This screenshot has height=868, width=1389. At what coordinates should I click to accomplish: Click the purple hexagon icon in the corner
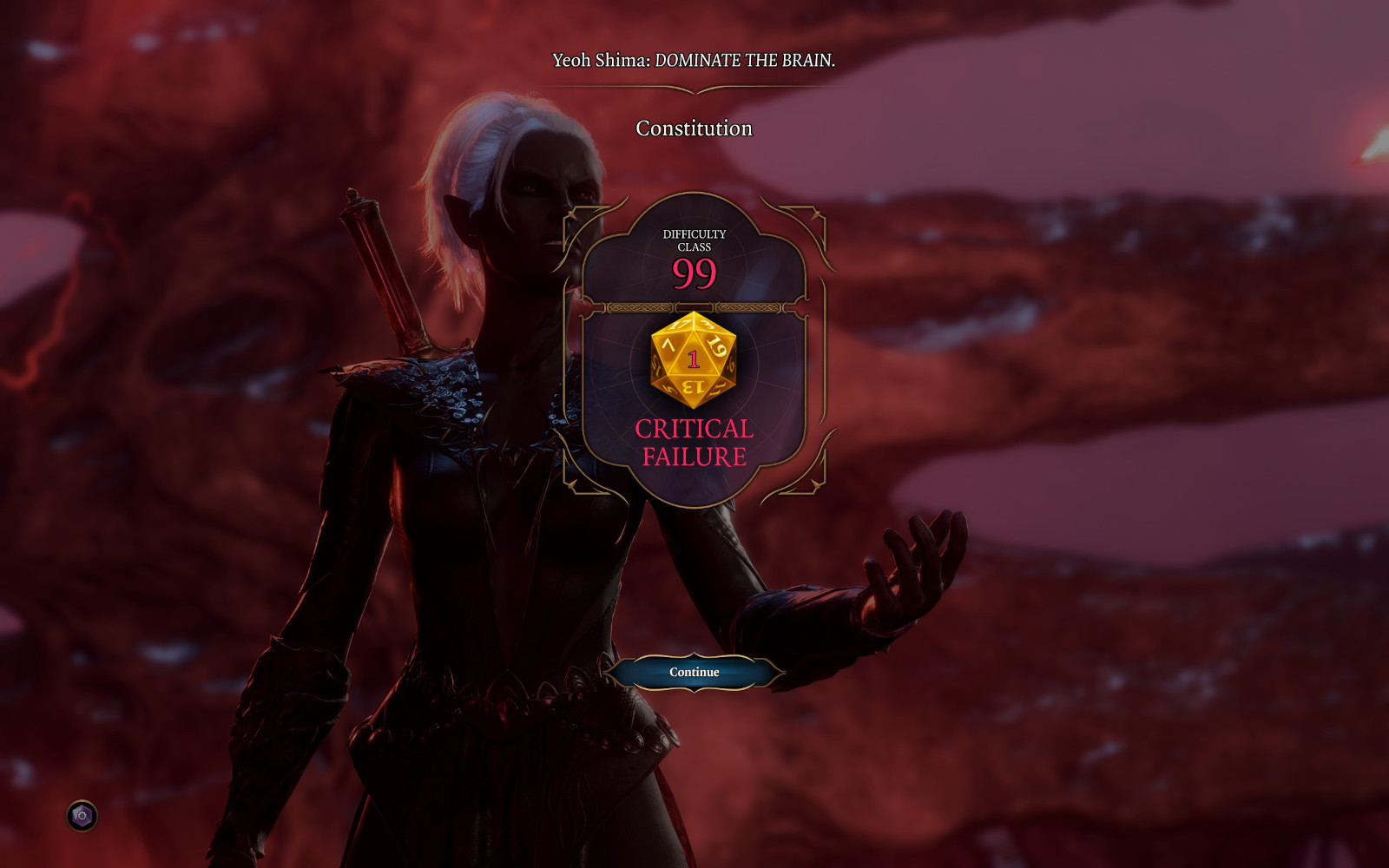[x=82, y=816]
